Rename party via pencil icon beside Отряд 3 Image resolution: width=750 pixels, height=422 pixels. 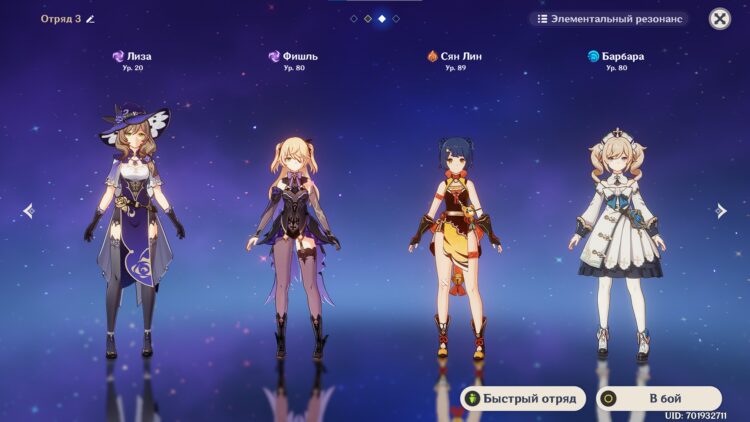pos(90,19)
